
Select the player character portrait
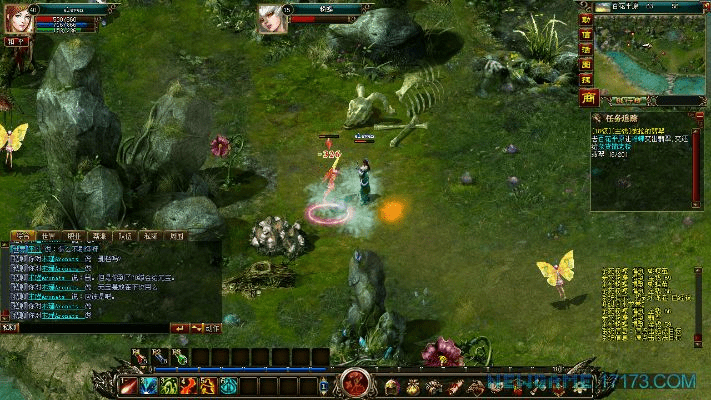[18, 20]
